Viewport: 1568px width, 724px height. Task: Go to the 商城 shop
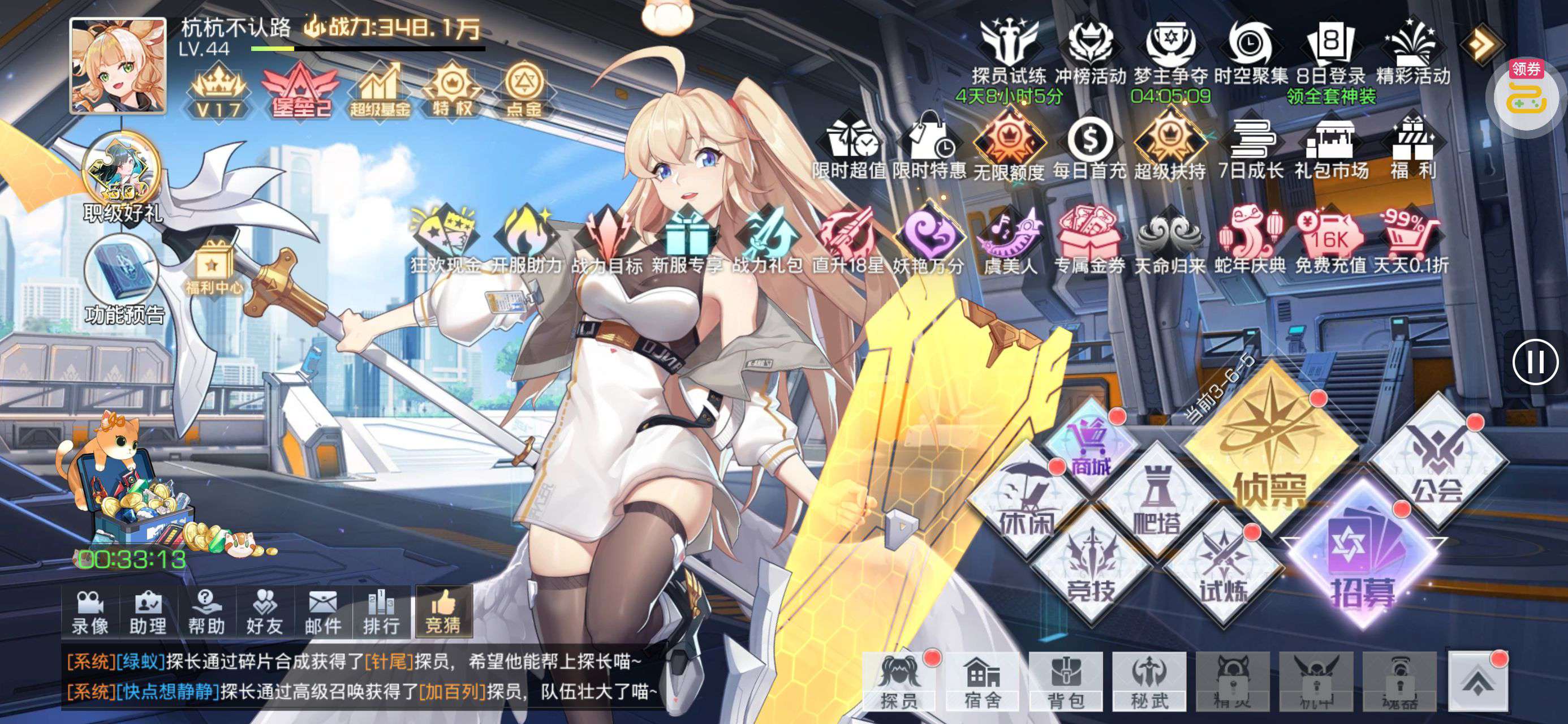pyautogui.click(x=1091, y=446)
